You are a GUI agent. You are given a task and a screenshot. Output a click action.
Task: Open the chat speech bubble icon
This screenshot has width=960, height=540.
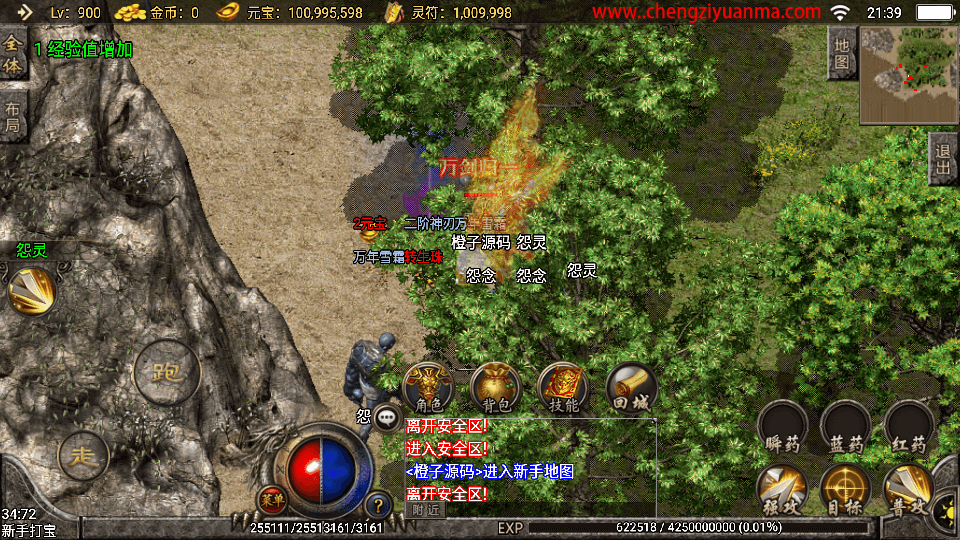[x=387, y=417]
